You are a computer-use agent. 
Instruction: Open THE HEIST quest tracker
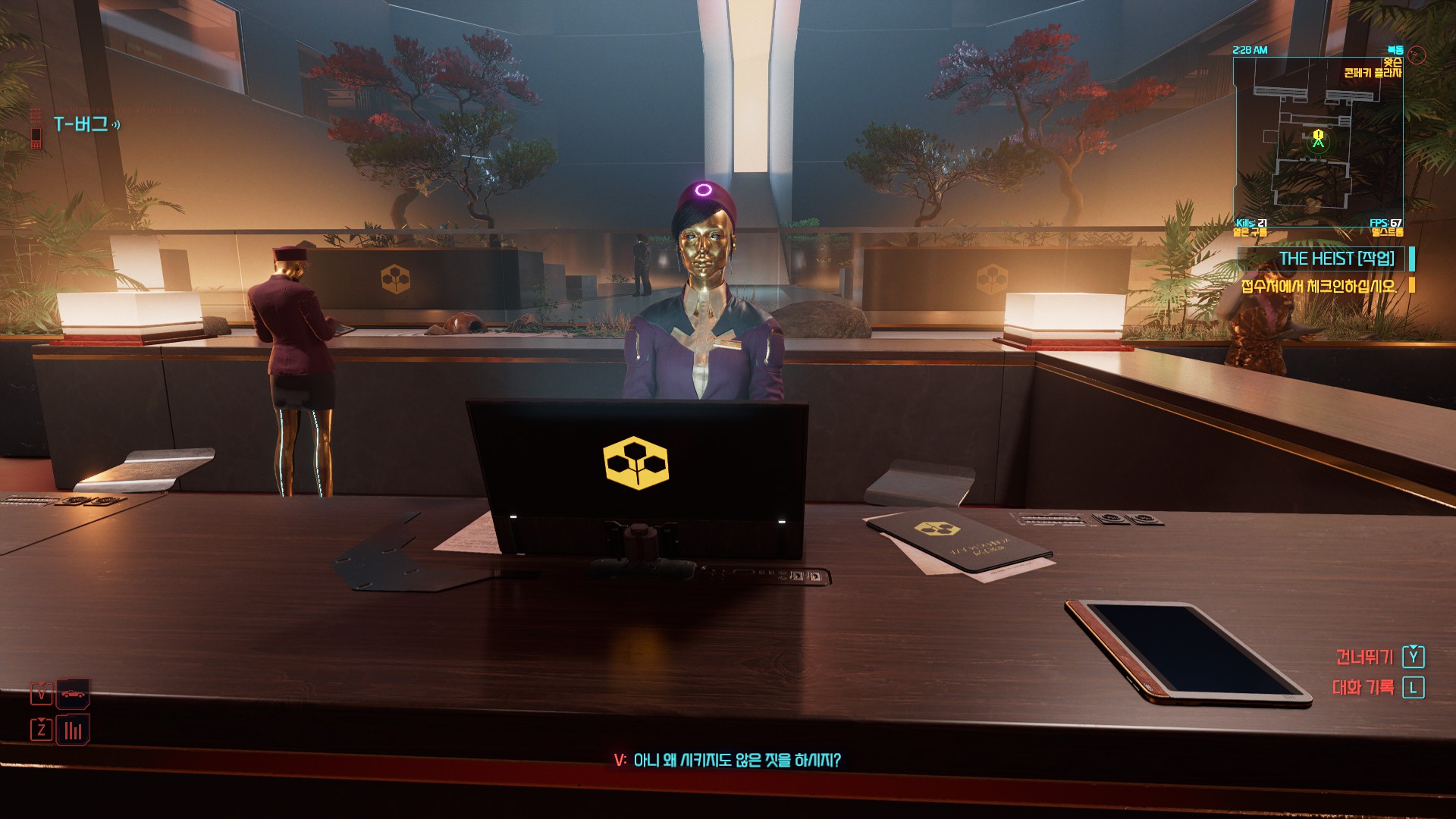tap(1336, 259)
